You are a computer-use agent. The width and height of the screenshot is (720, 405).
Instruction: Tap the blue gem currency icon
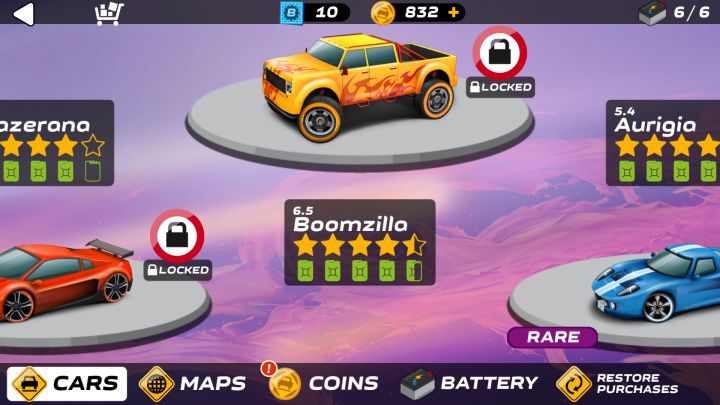tap(290, 13)
